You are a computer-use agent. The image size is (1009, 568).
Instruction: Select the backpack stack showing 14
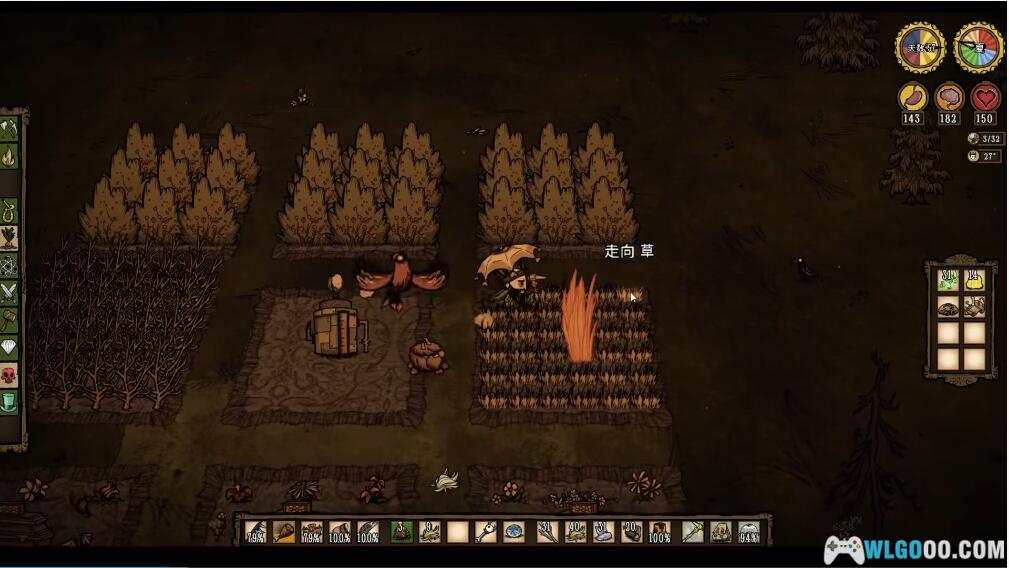click(x=974, y=281)
